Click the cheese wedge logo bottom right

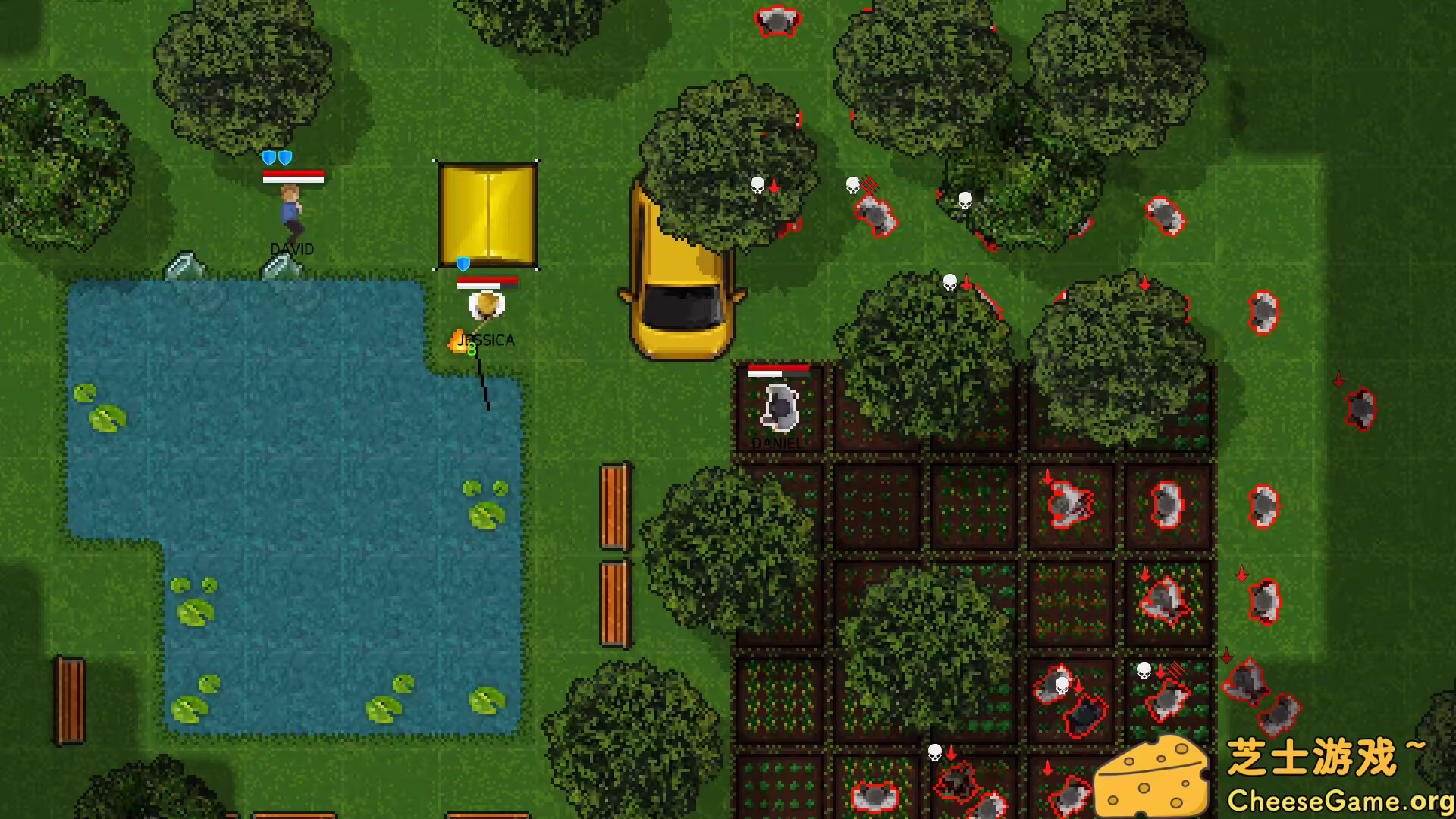(x=1156, y=775)
